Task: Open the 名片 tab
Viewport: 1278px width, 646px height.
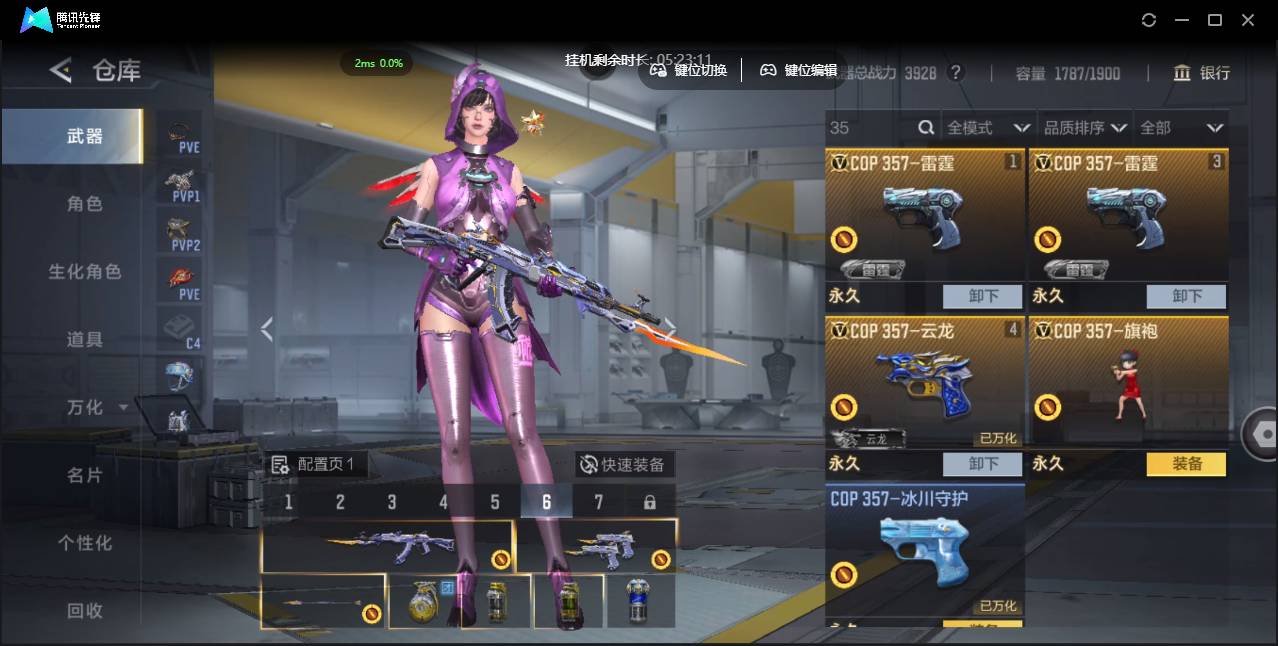Action: (x=85, y=475)
